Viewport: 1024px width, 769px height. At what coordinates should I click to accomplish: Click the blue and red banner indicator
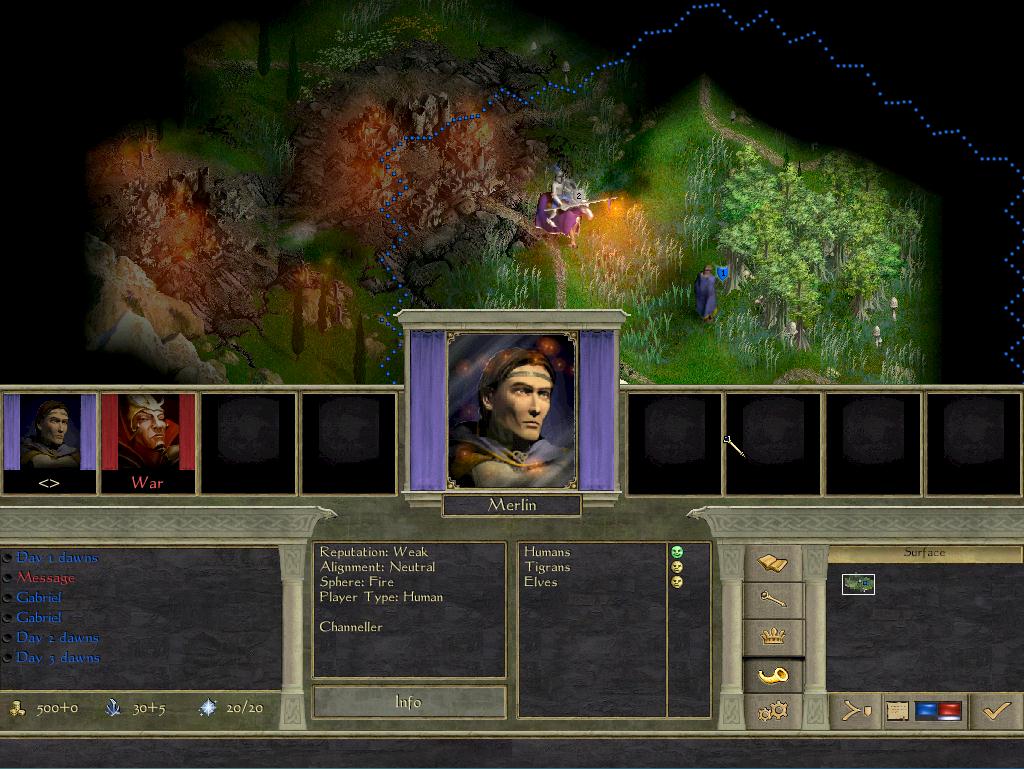pyautogui.click(x=938, y=711)
